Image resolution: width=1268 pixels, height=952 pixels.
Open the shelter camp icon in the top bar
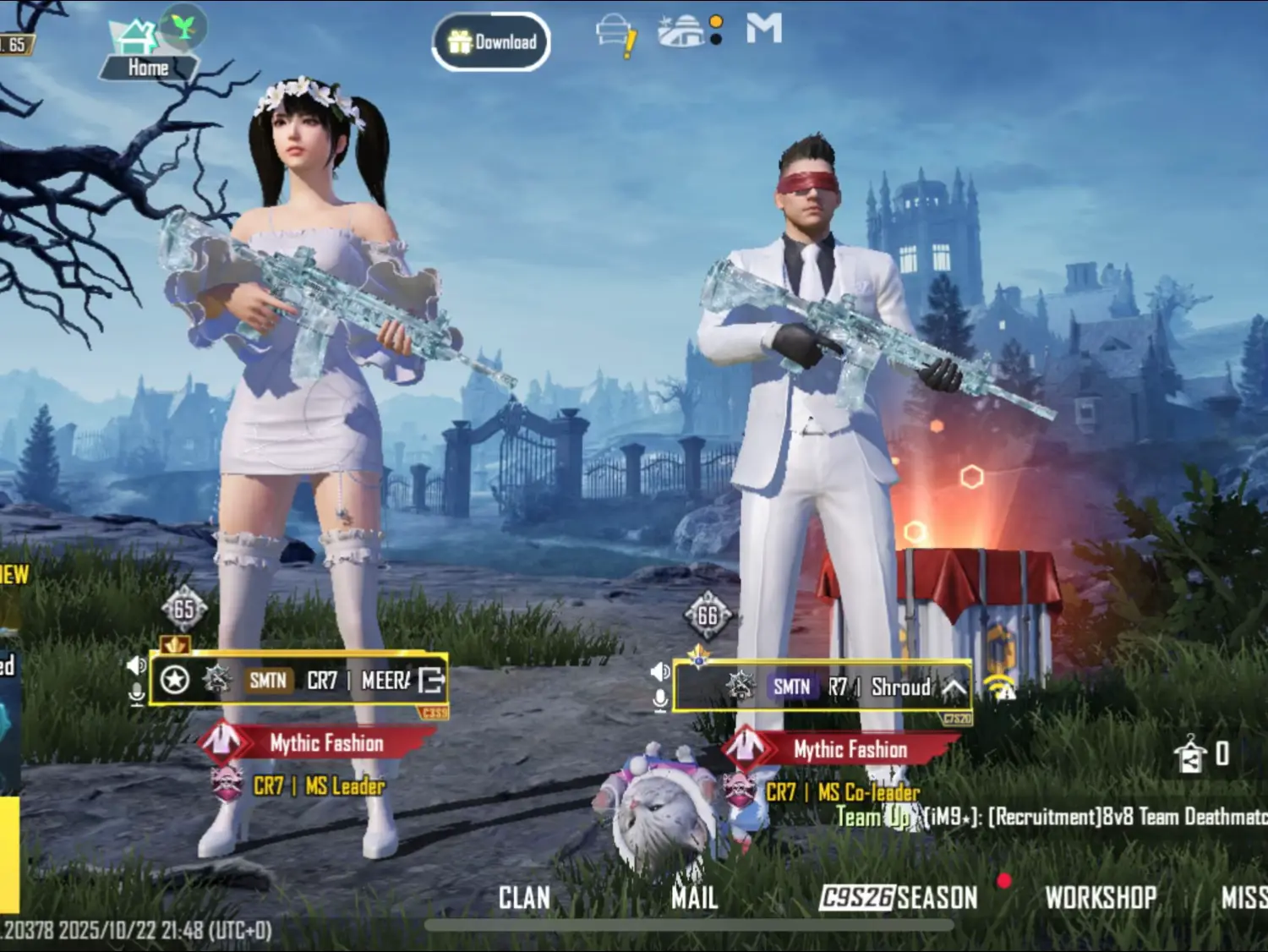pos(680,30)
